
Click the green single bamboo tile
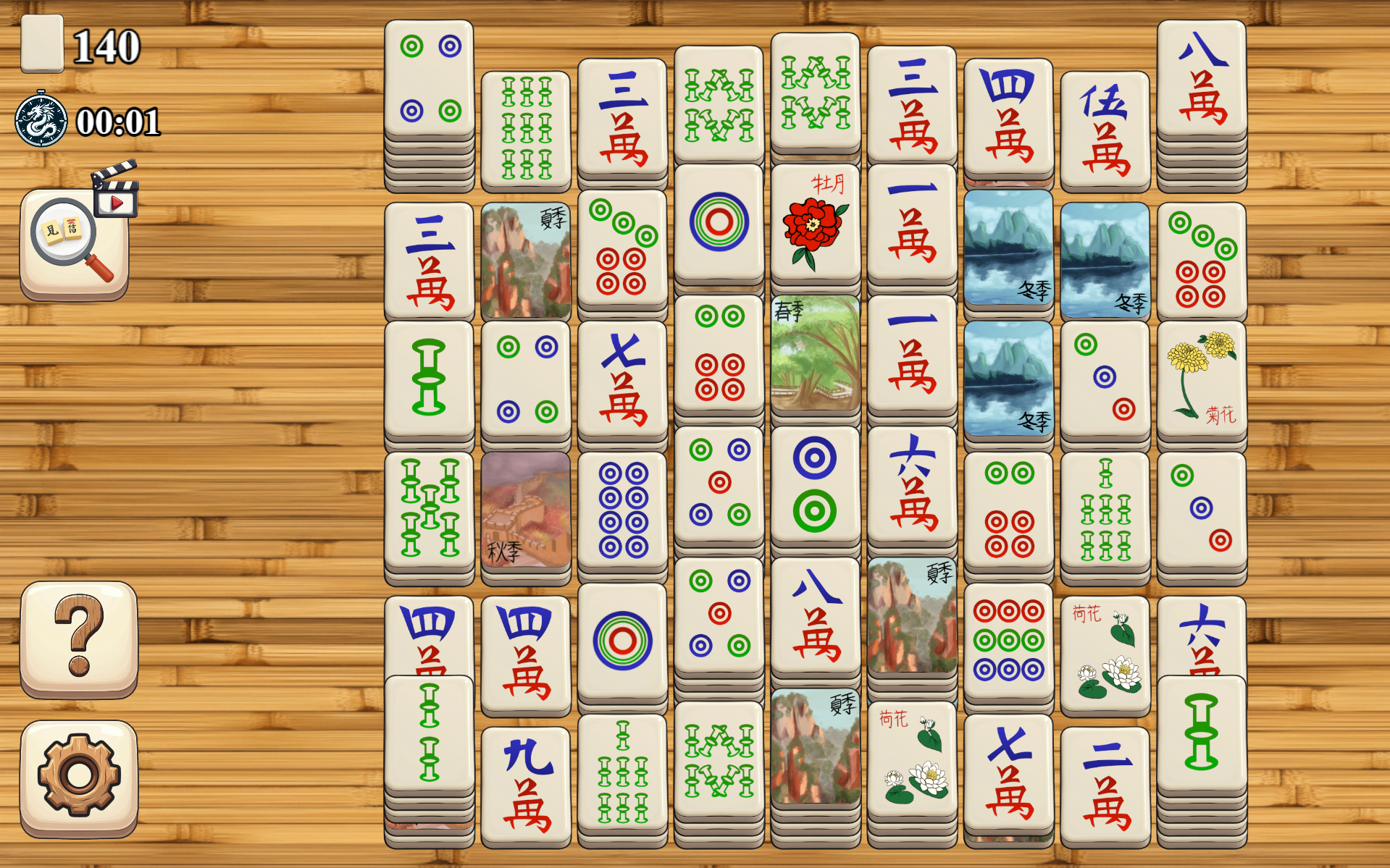click(428, 376)
